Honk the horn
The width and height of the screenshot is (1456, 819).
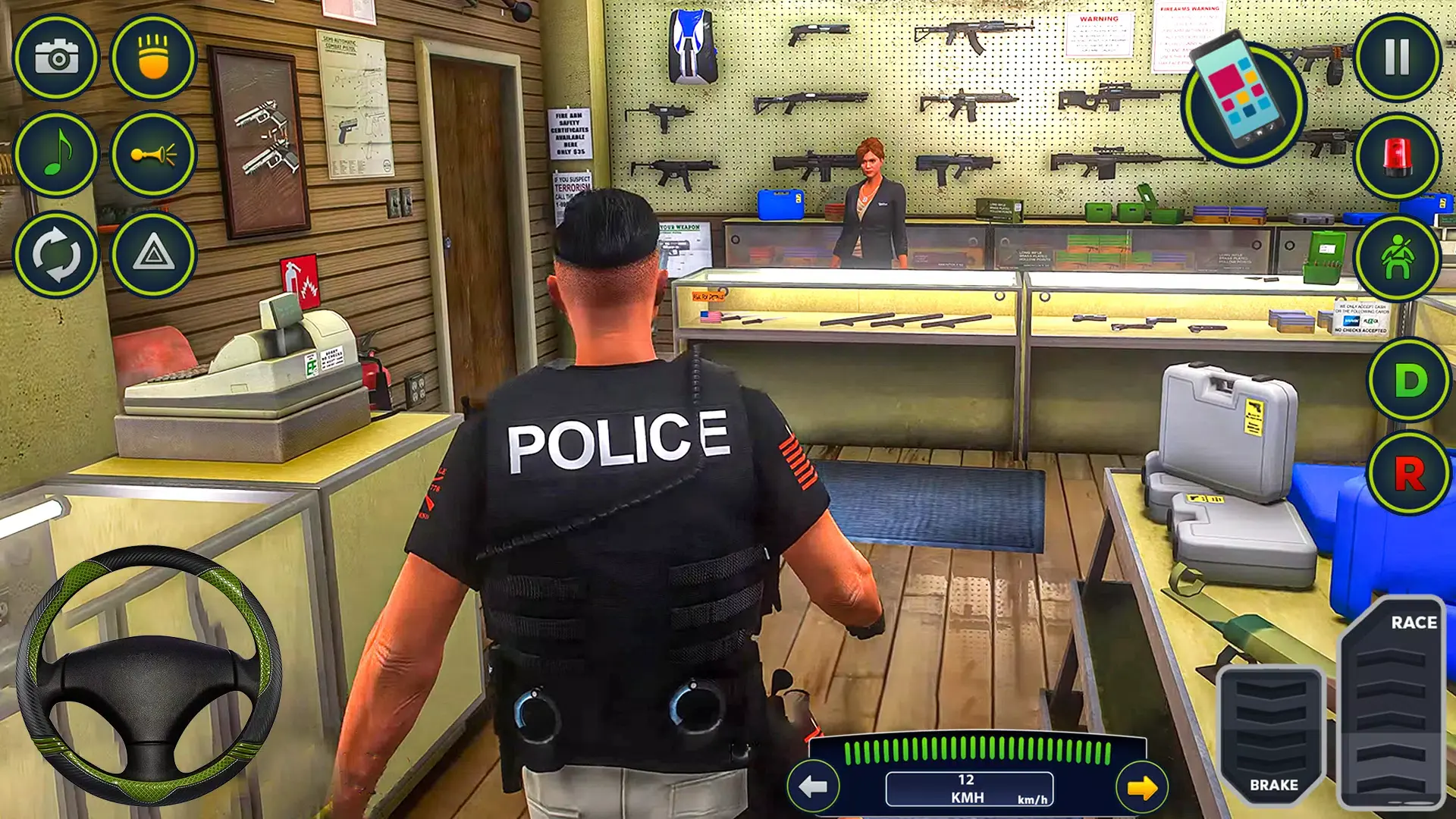(x=155, y=154)
